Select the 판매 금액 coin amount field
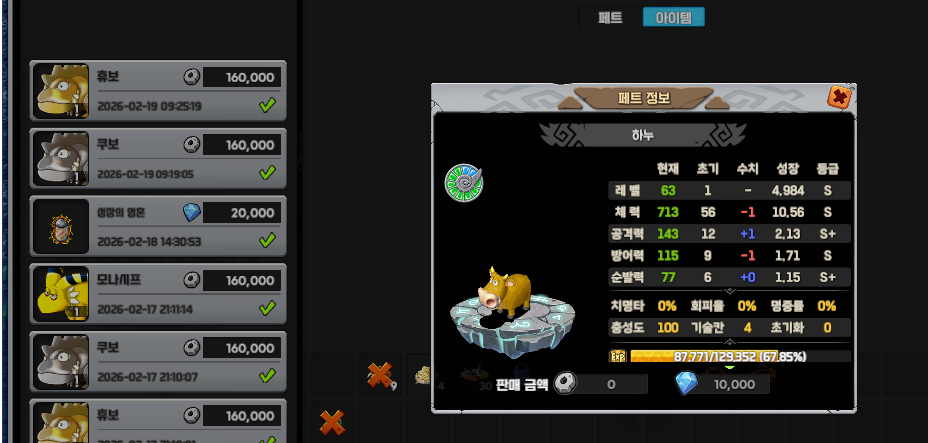The width and height of the screenshot is (928, 443). coord(609,384)
